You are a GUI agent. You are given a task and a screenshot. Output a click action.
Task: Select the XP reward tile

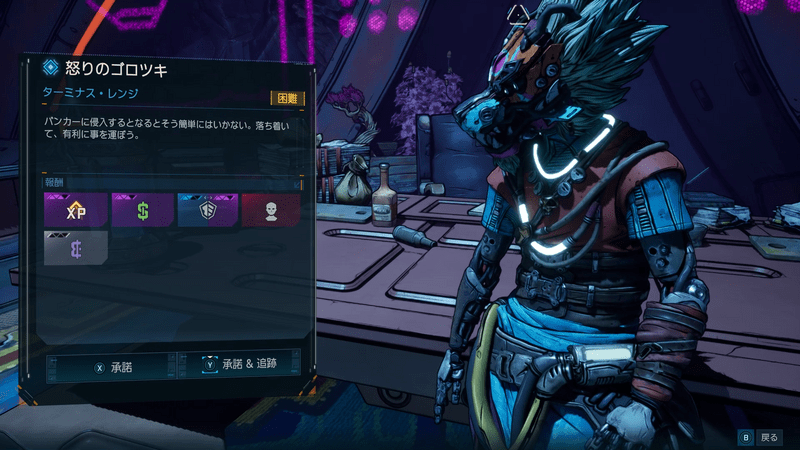pos(75,211)
